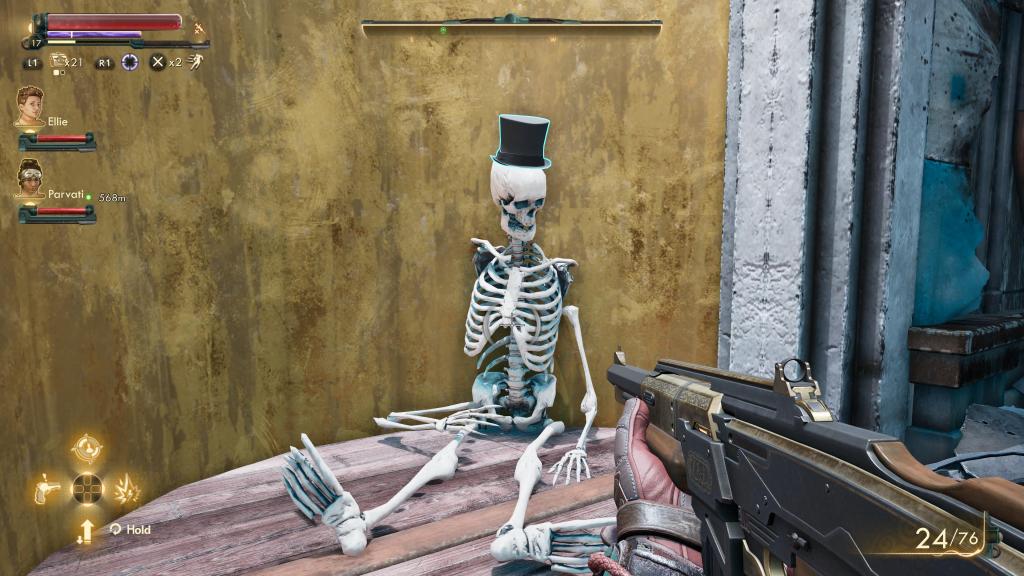This screenshot has width=1024, height=576.
Task: Choose the companion target command icon
Action: (x=87, y=447)
